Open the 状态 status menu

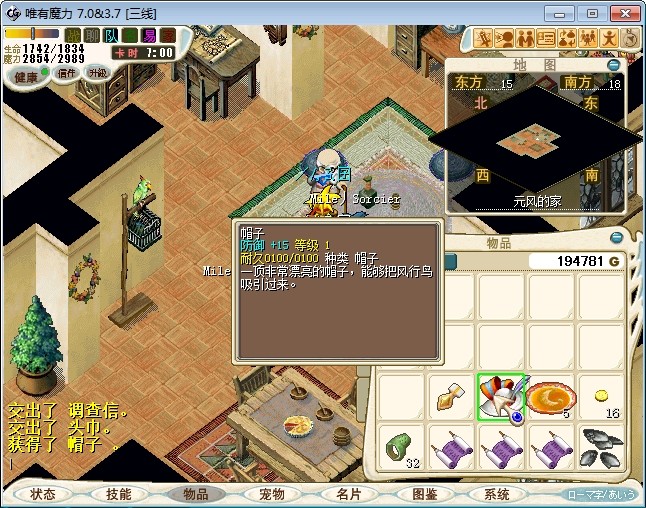pos(43,494)
